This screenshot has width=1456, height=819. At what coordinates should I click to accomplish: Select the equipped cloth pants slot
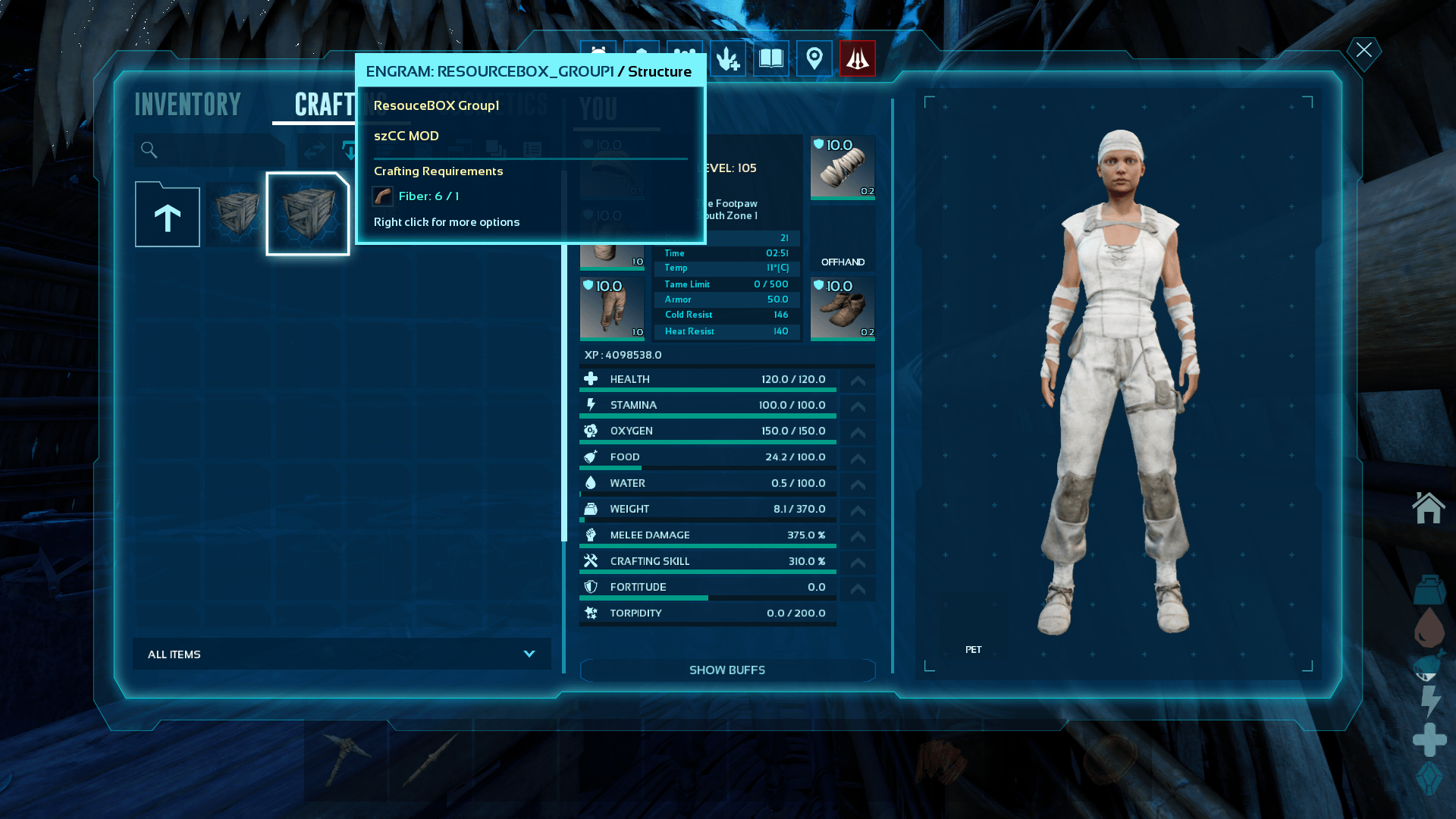[612, 308]
